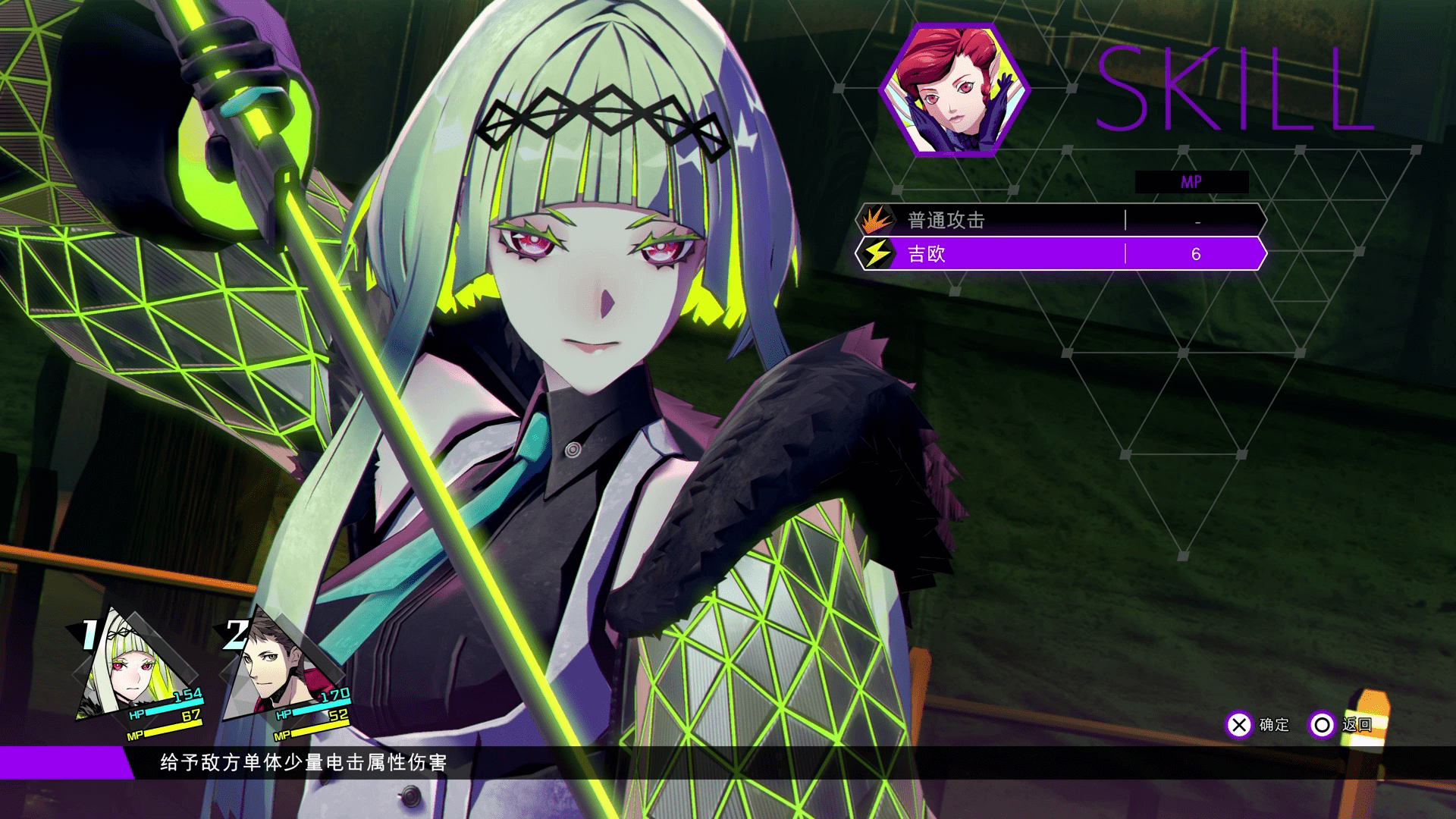The width and height of the screenshot is (1456, 819).
Task: Click the red-haired demon portrait
Action: (955, 90)
